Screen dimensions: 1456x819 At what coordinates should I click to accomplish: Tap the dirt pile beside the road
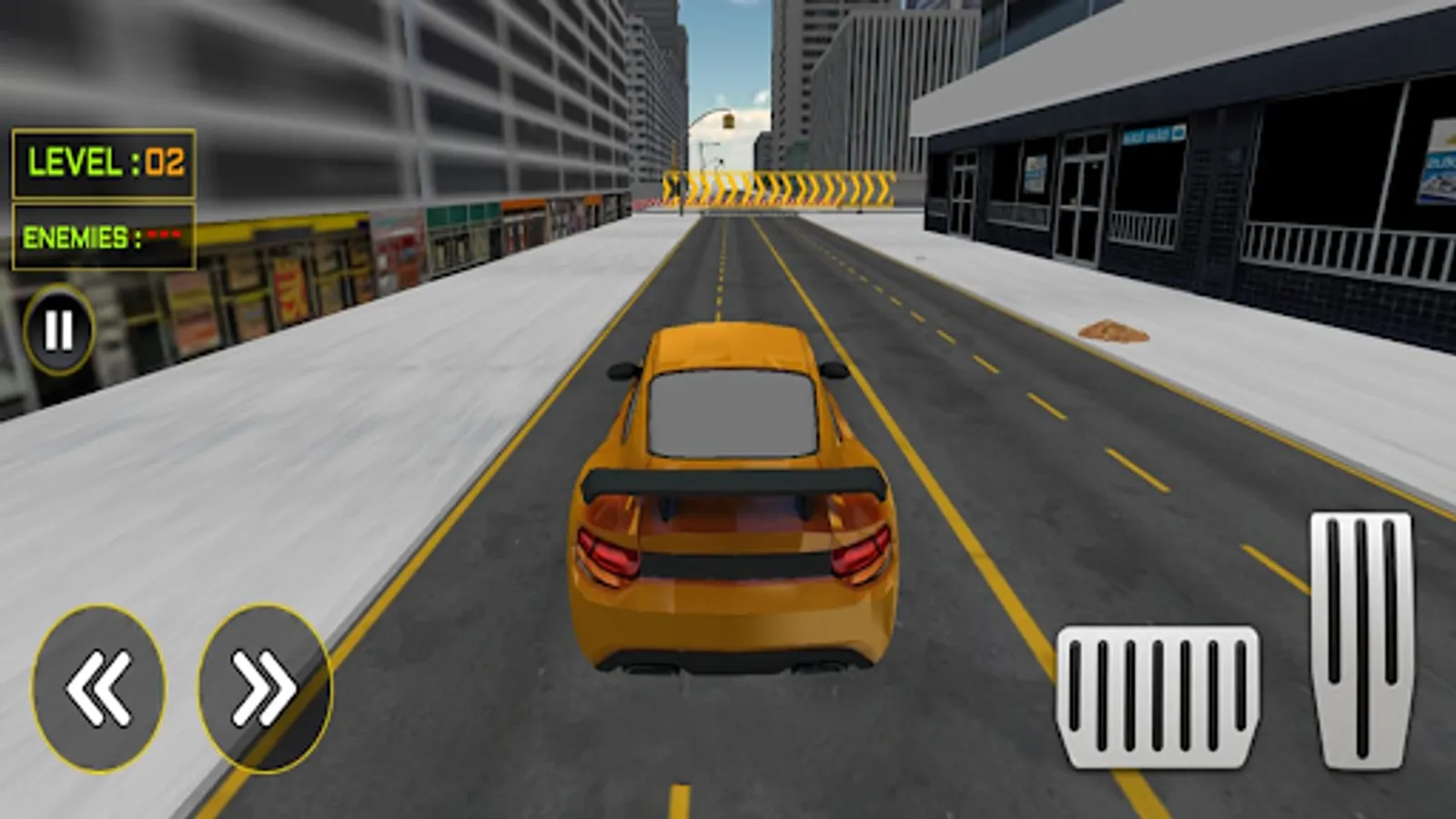point(1115,332)
